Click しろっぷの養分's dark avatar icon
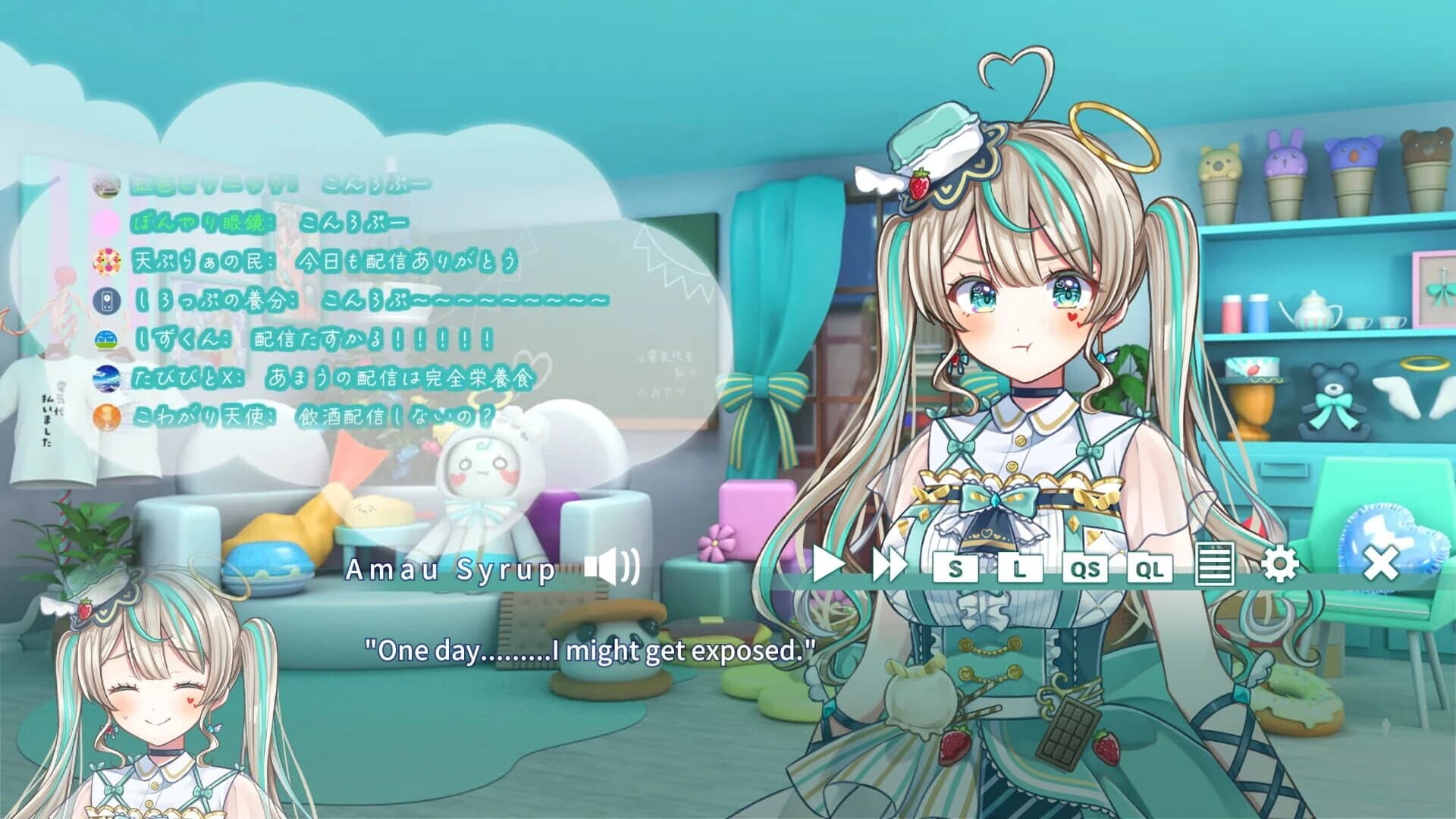Screen dimensions: 1456x819 coord(108,300)
